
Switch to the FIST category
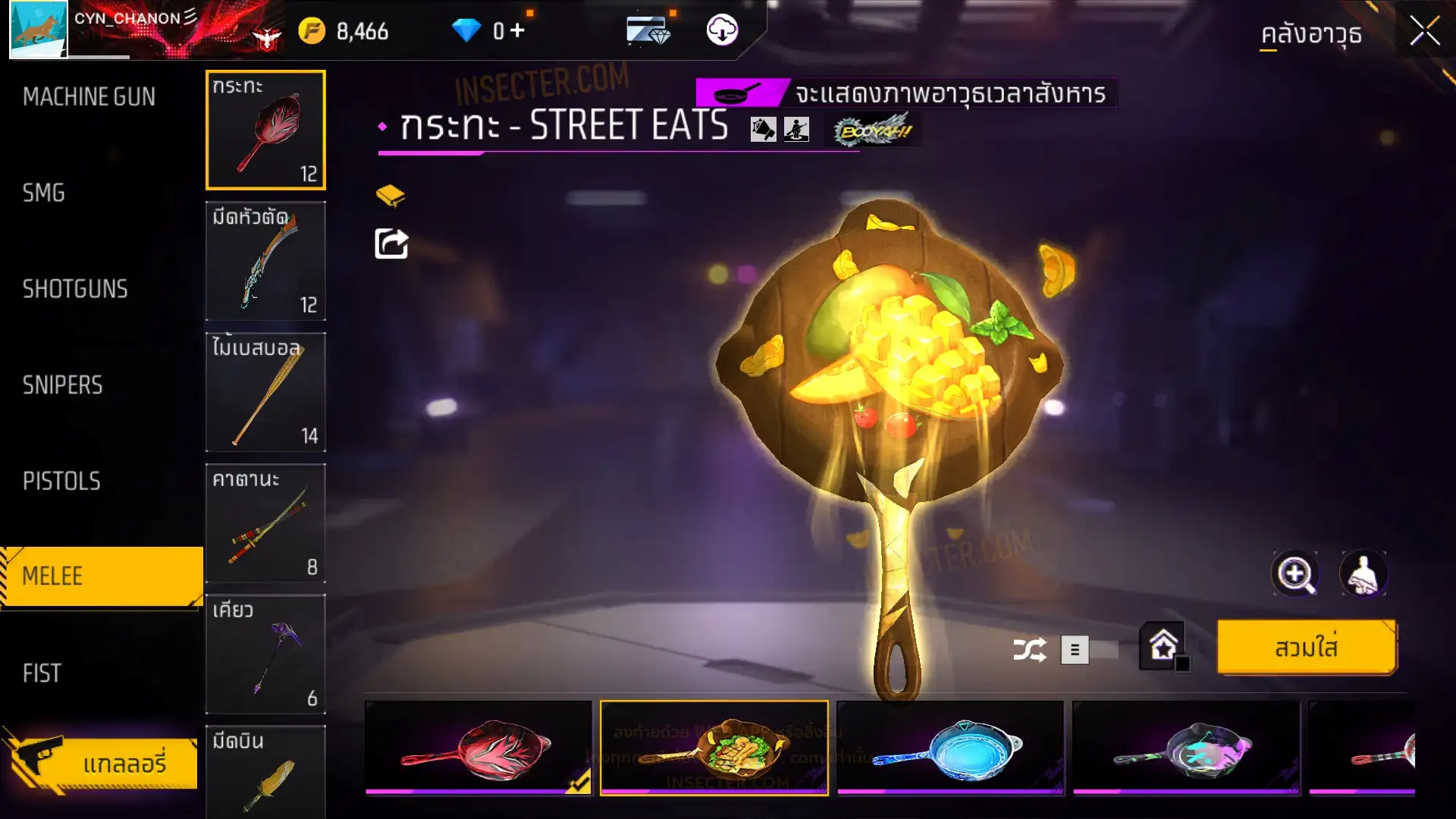42,673
